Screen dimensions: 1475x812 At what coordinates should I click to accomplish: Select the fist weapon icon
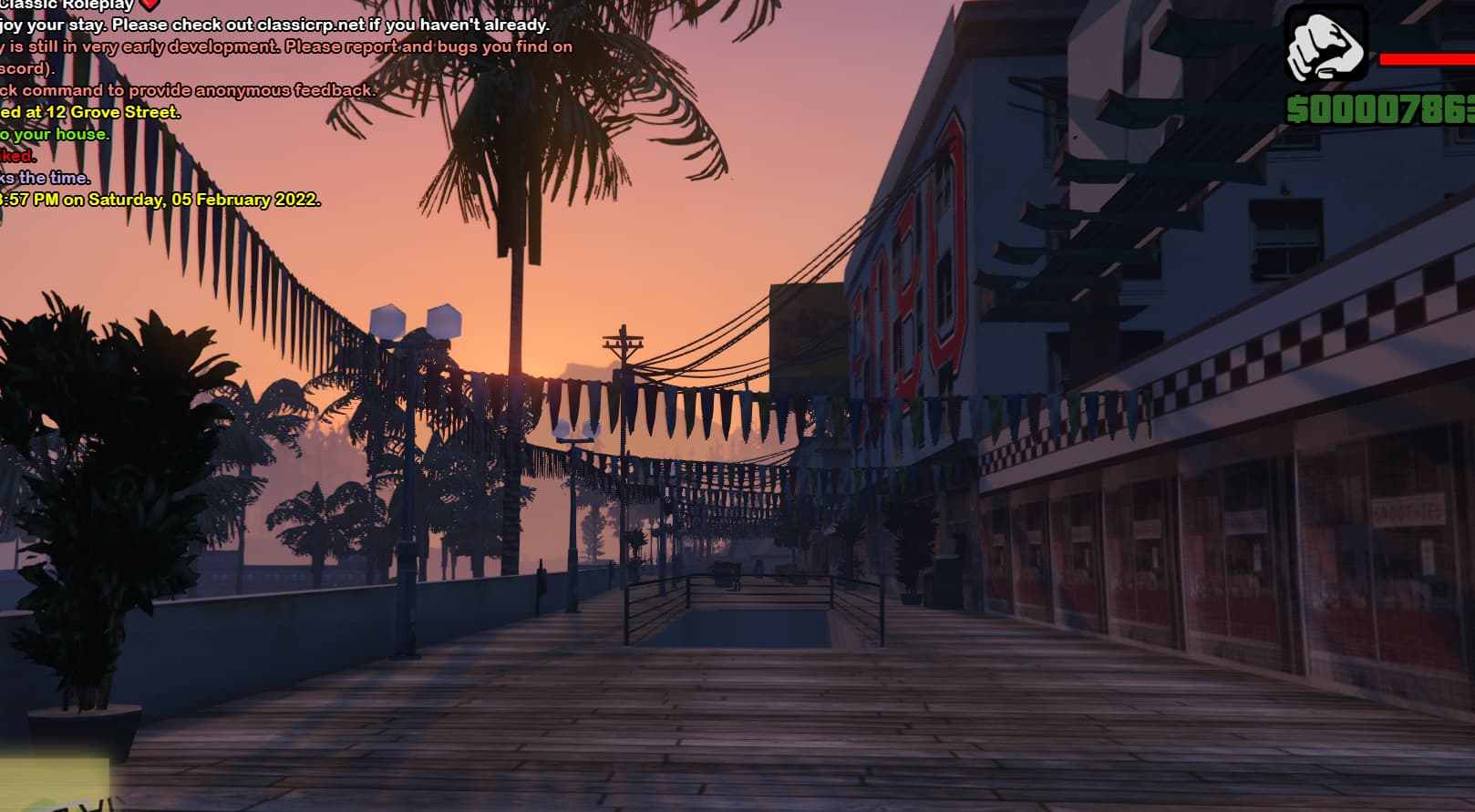[1325, 45]
